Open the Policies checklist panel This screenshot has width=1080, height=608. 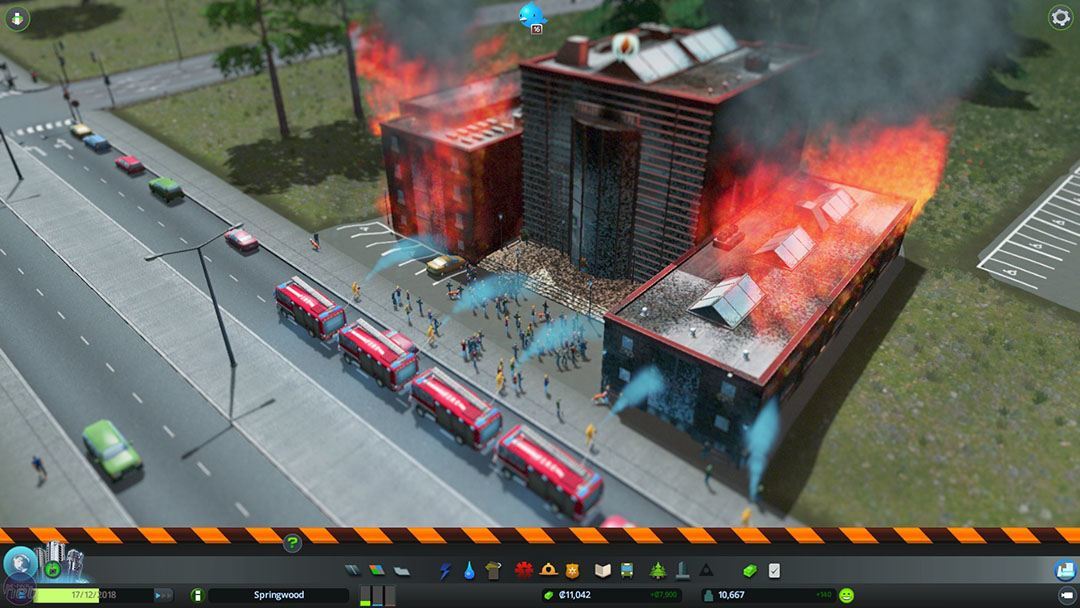[774, 570]
